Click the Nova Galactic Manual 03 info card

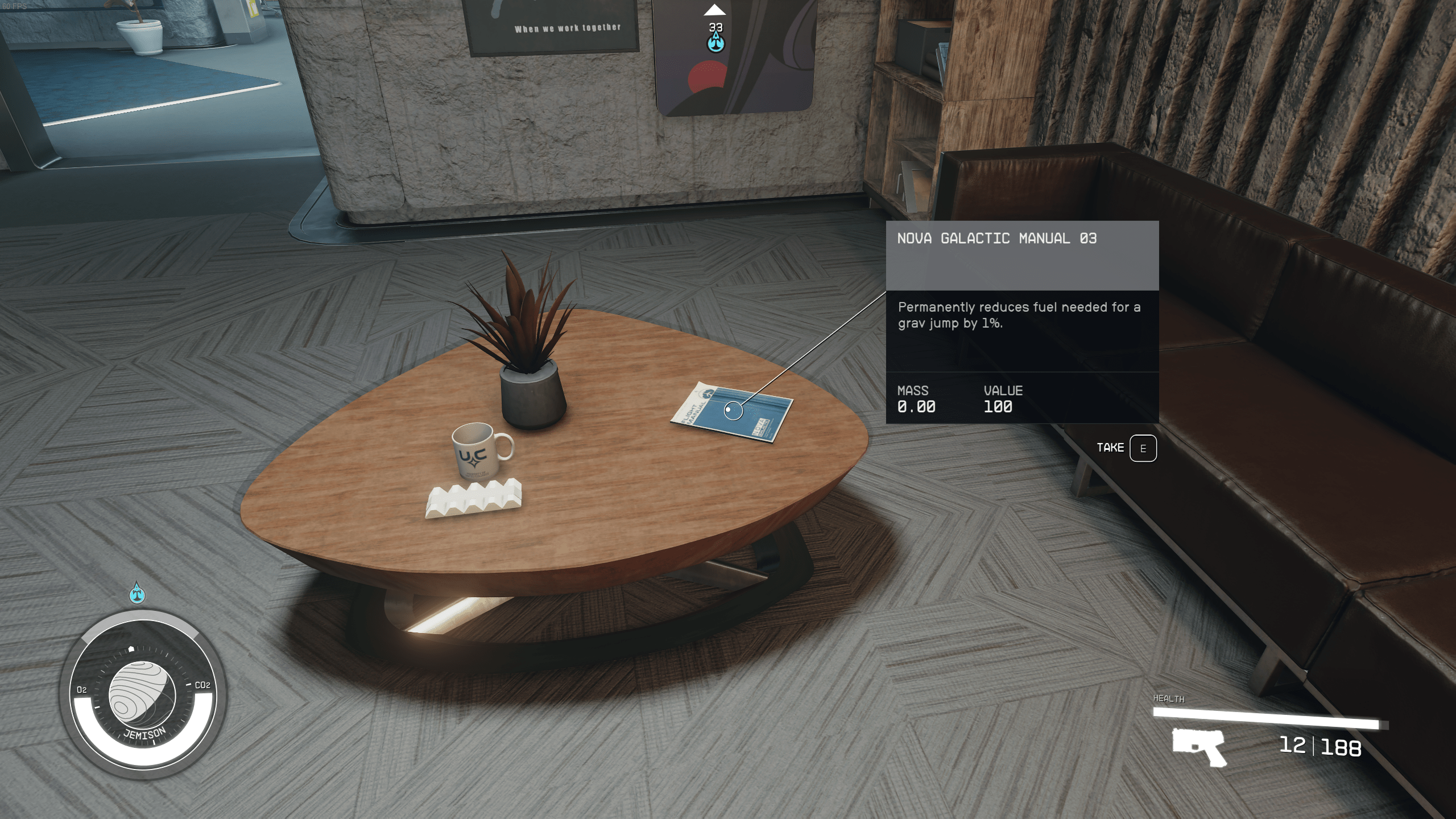[x=1021, y=321]
